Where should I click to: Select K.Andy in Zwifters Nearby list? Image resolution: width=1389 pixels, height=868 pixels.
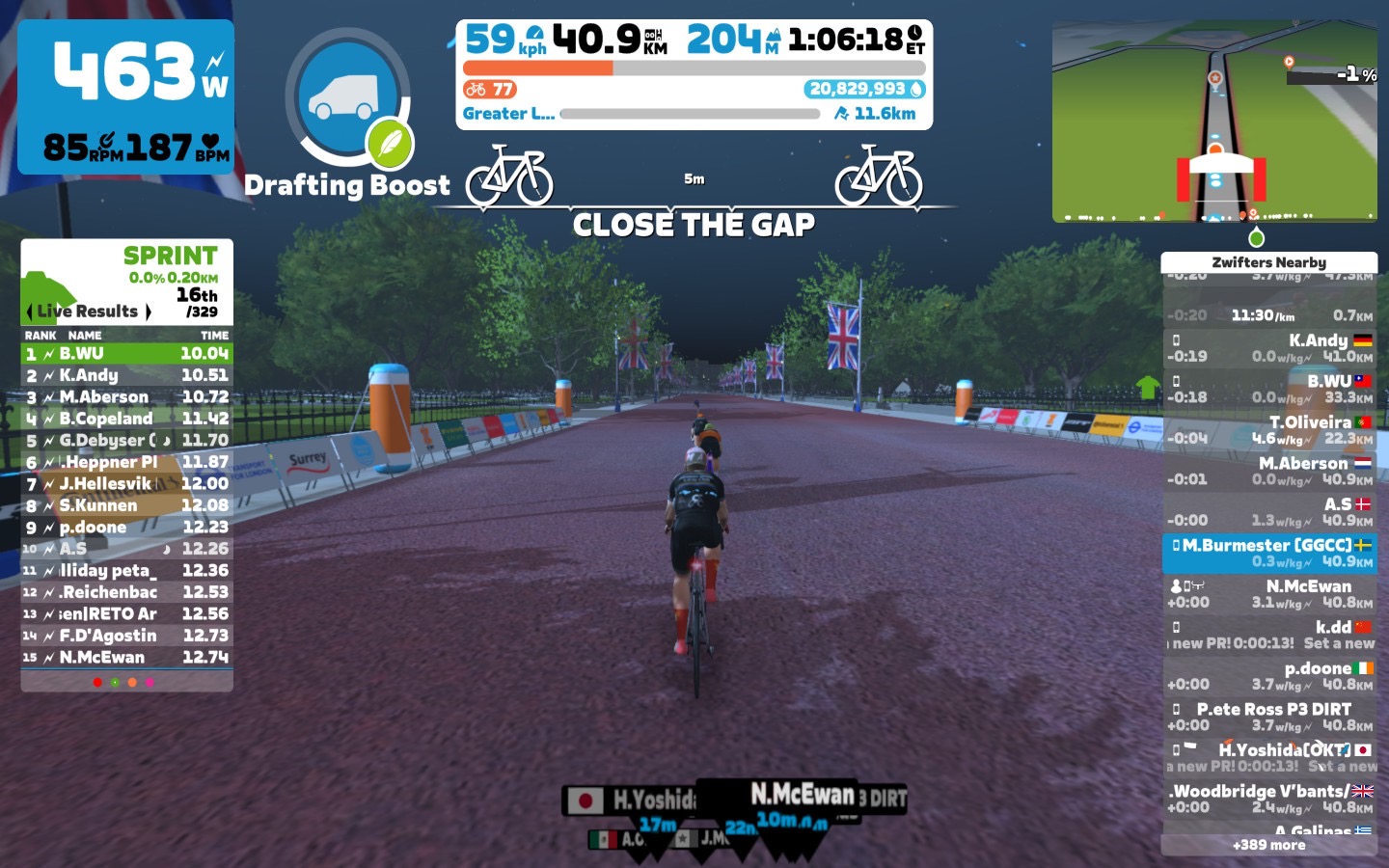coord(1269,348)
